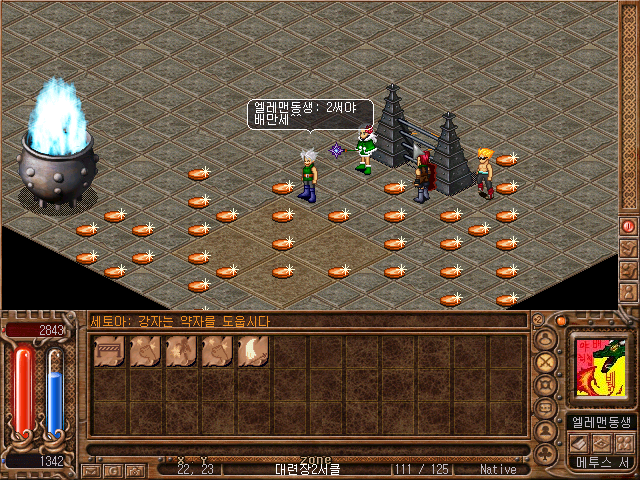
Task: Click the orange orb button above portrait
Action: click(x=561, y=321)
